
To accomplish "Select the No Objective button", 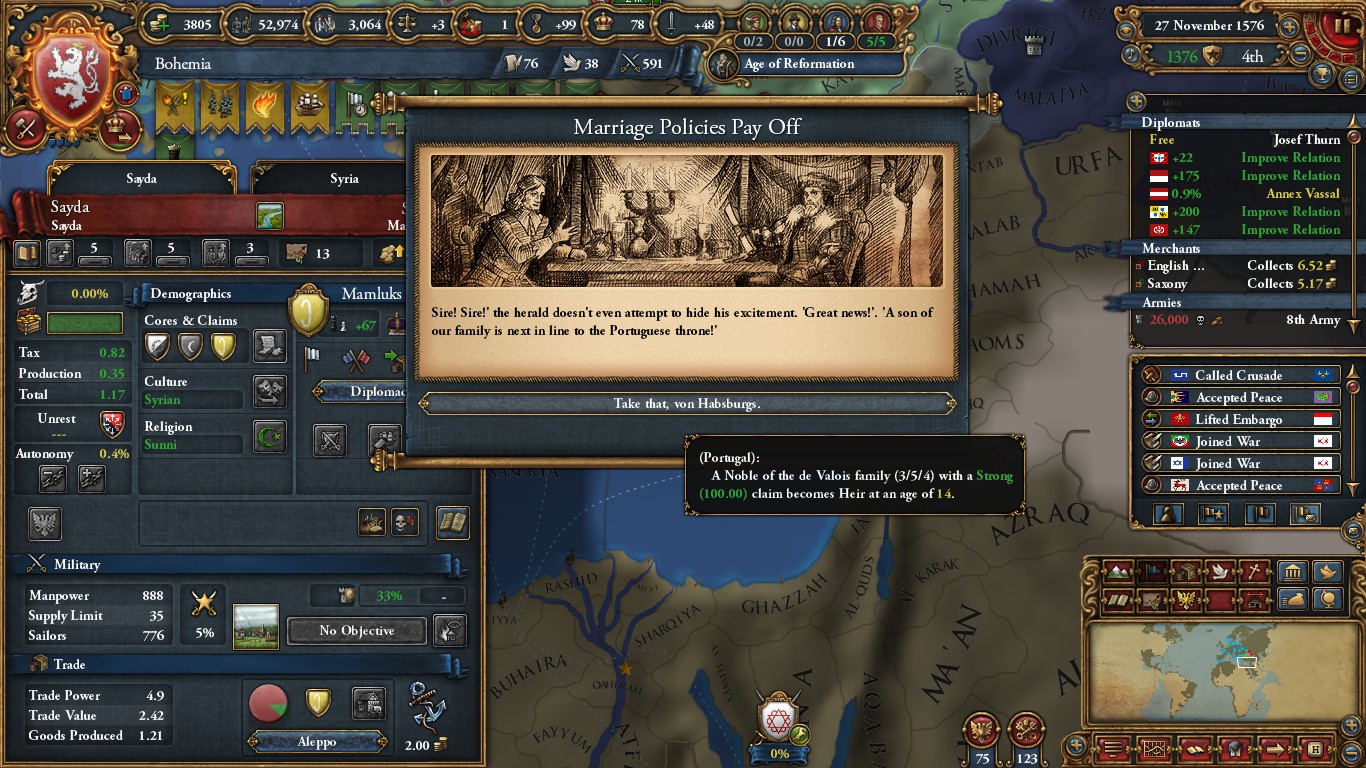I will (357, 631).
